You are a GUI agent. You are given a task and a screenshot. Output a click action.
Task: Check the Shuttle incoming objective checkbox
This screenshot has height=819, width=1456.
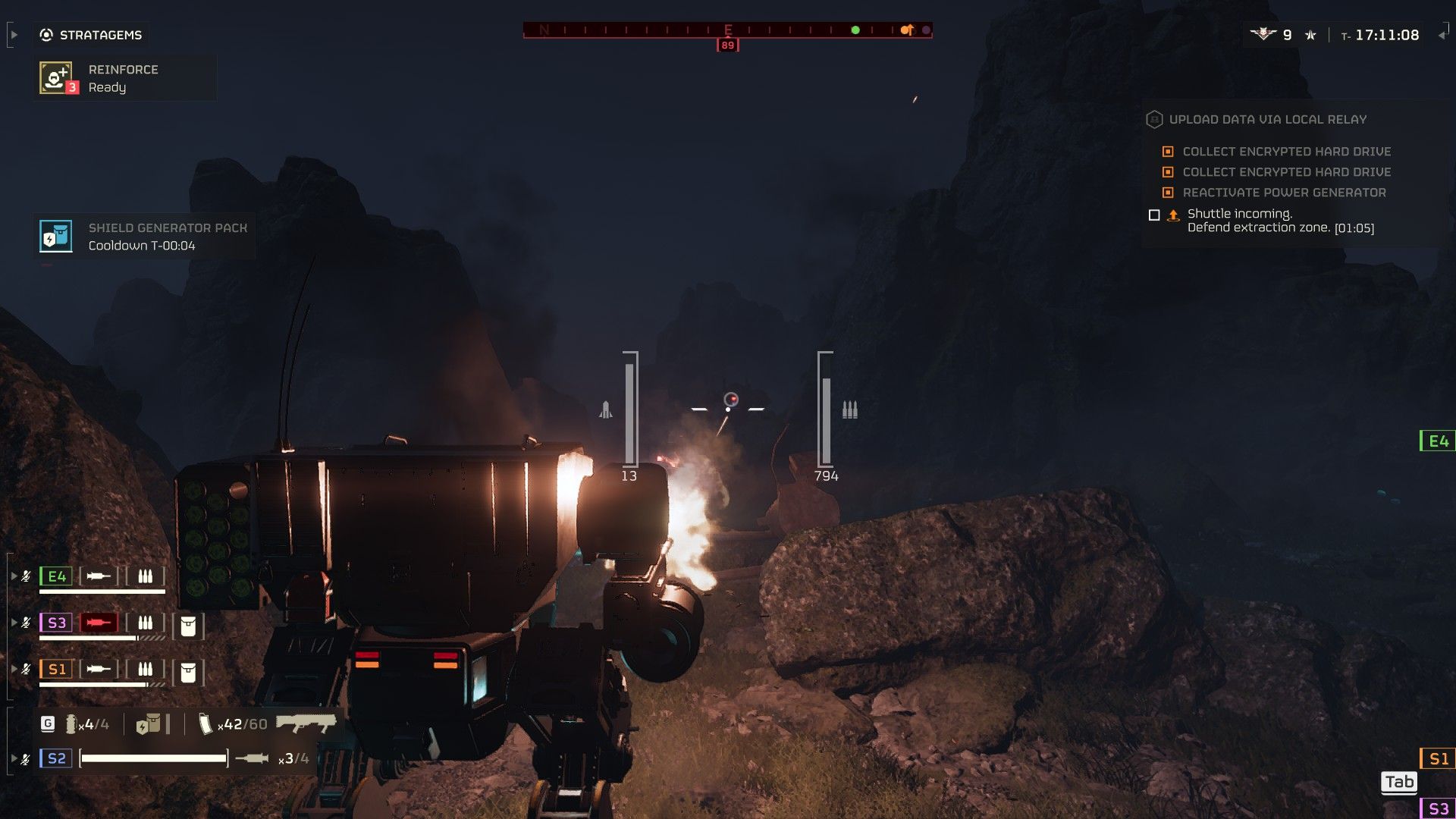1154,216
